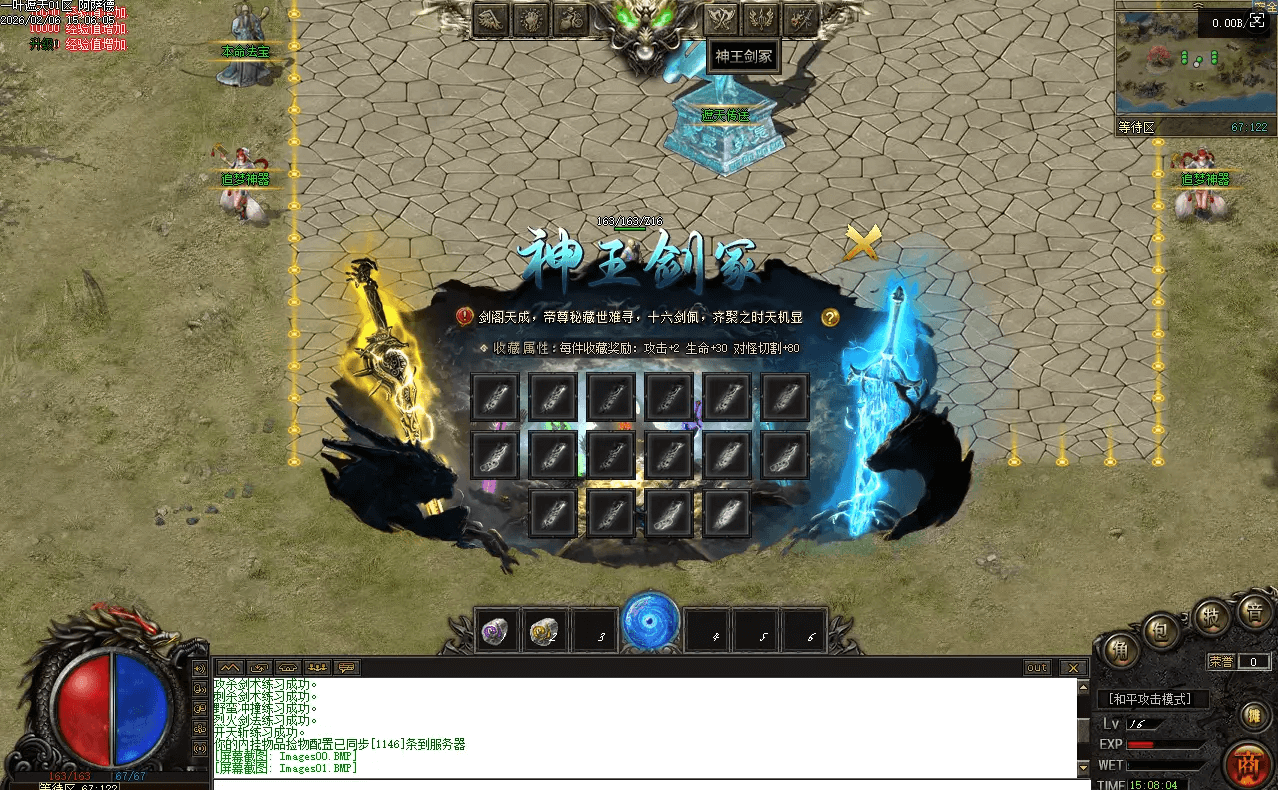
Task: Collapse the minimap with the double arrow
Action: (1198, 6)
